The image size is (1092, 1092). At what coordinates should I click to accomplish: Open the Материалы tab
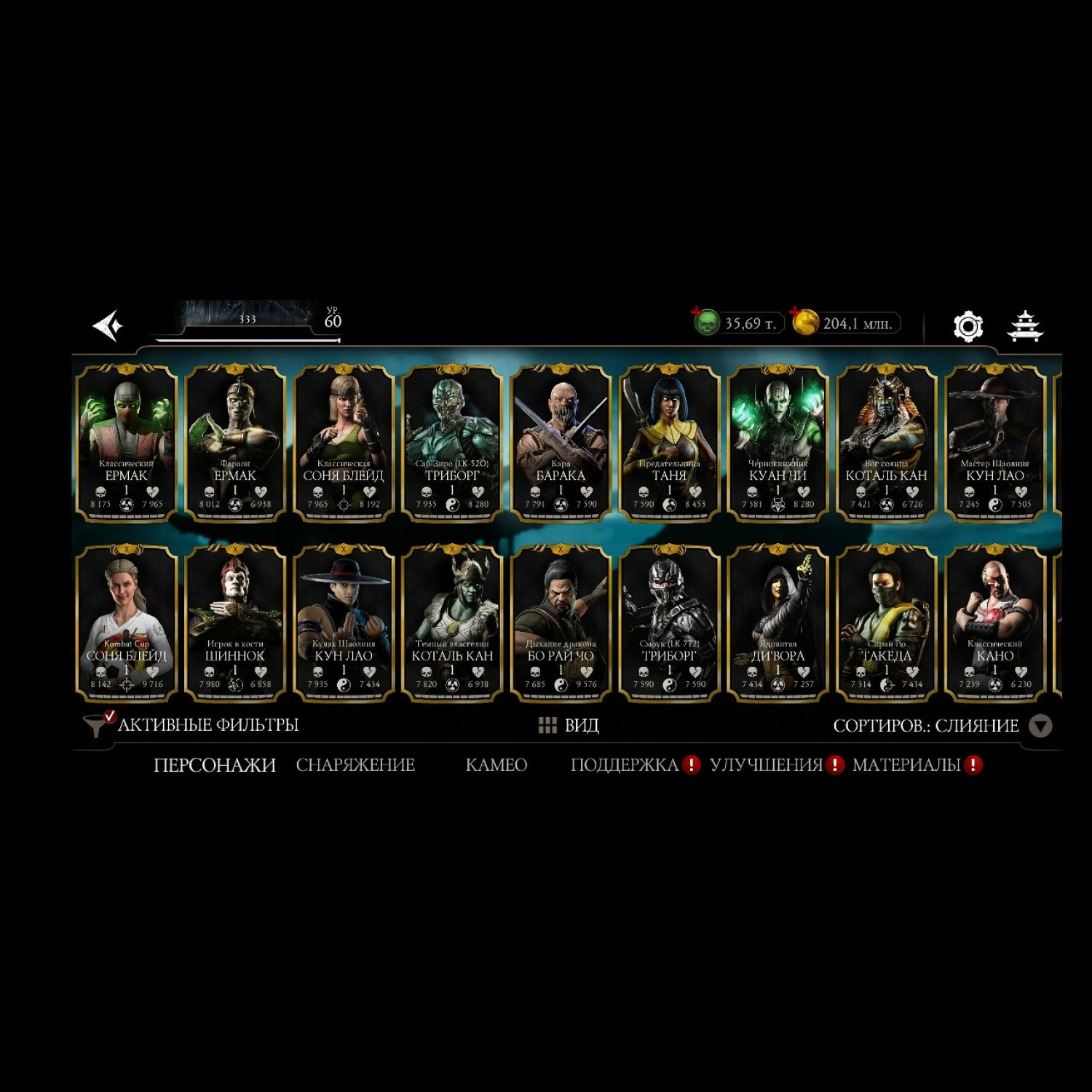tap(907, 765)
